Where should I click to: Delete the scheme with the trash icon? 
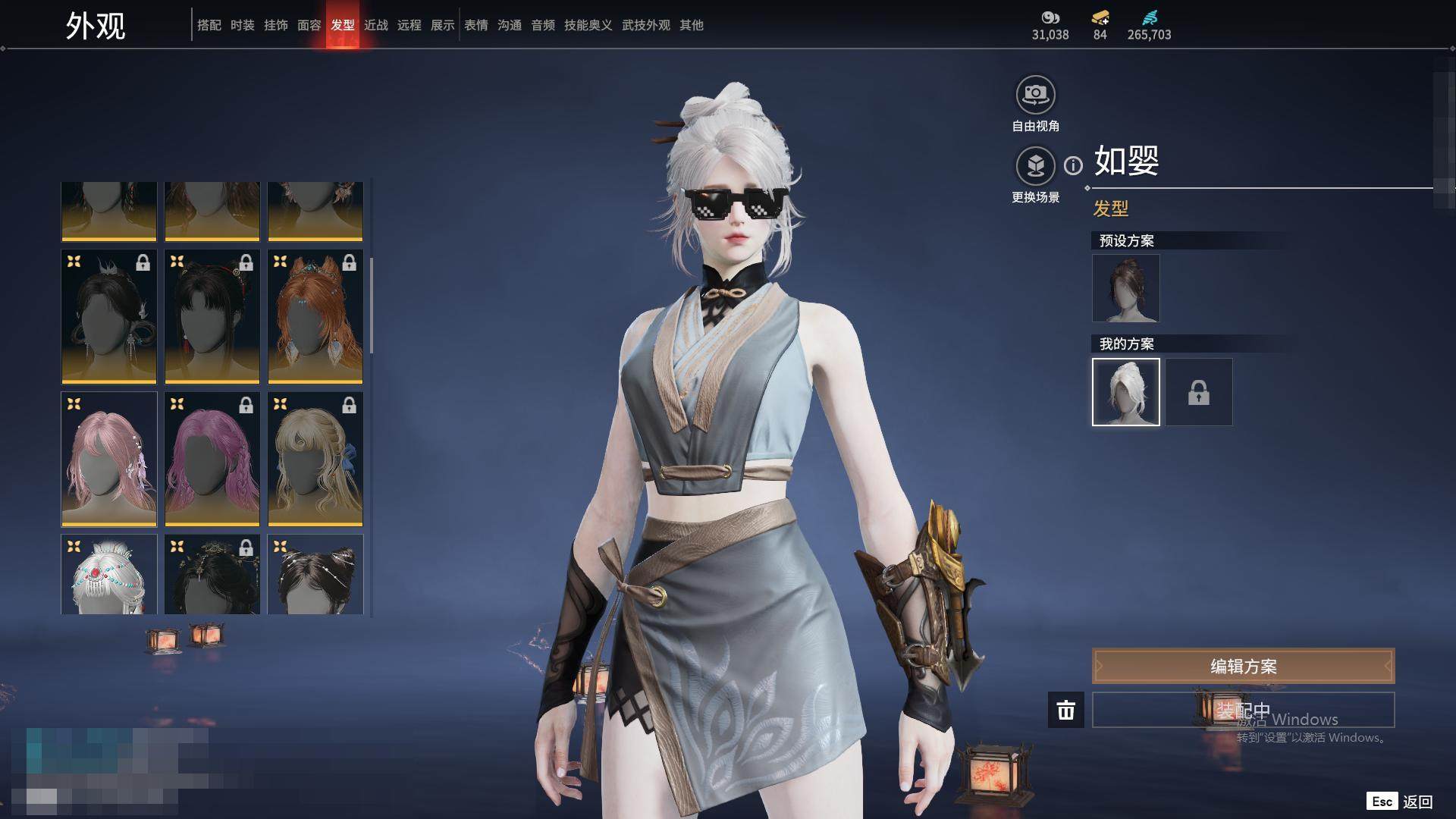(1065, 710)
